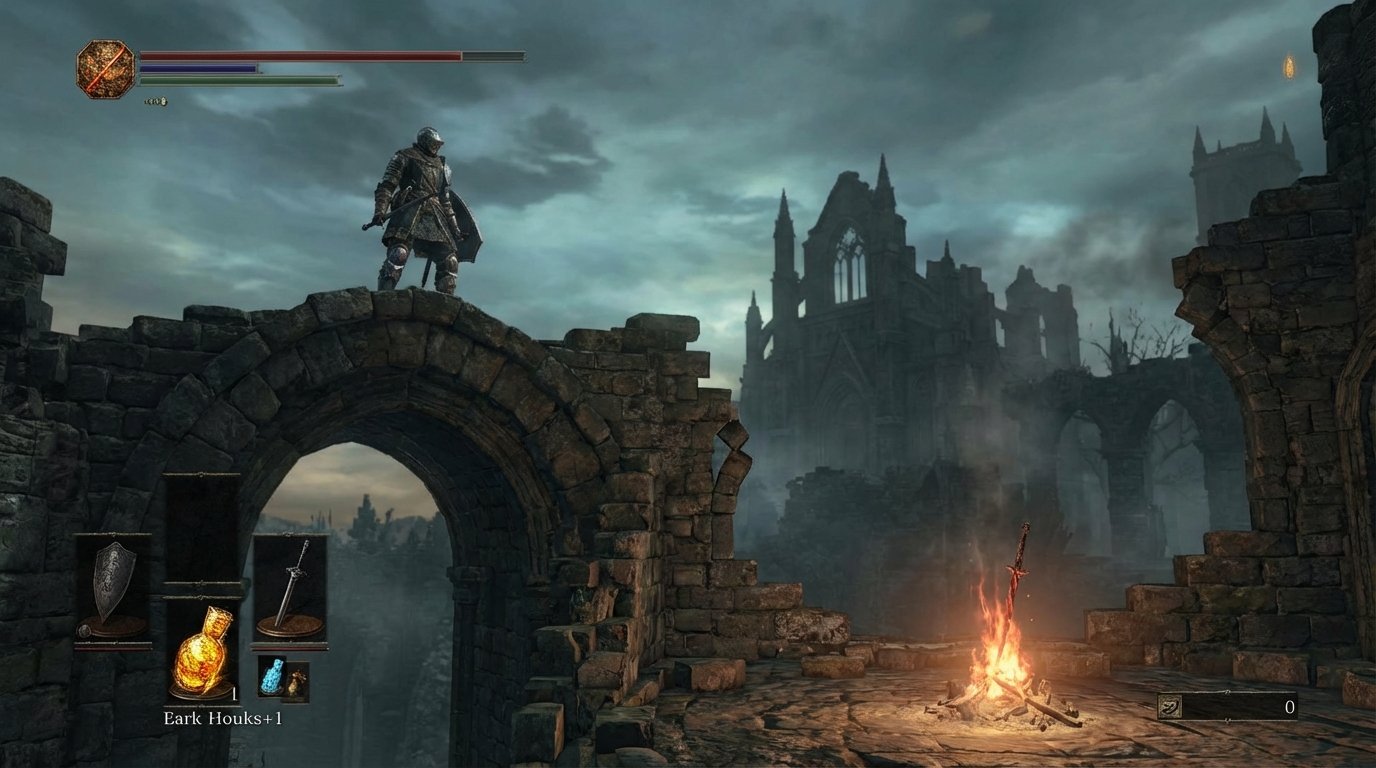Select the covenant emblem medallion top left
Screen dimensions: 1376x768
coord(104,70)
